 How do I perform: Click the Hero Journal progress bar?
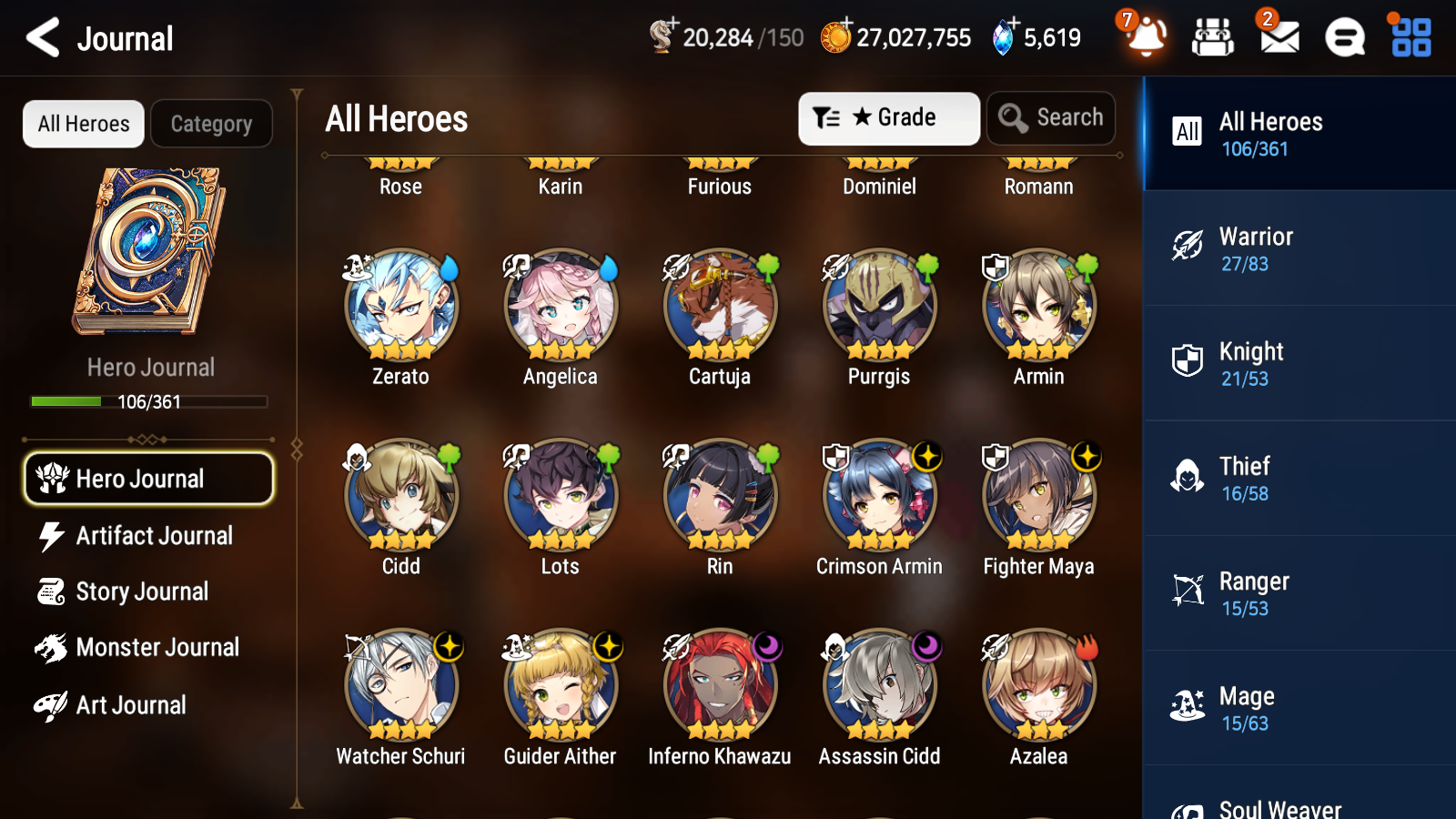(148, 401)
